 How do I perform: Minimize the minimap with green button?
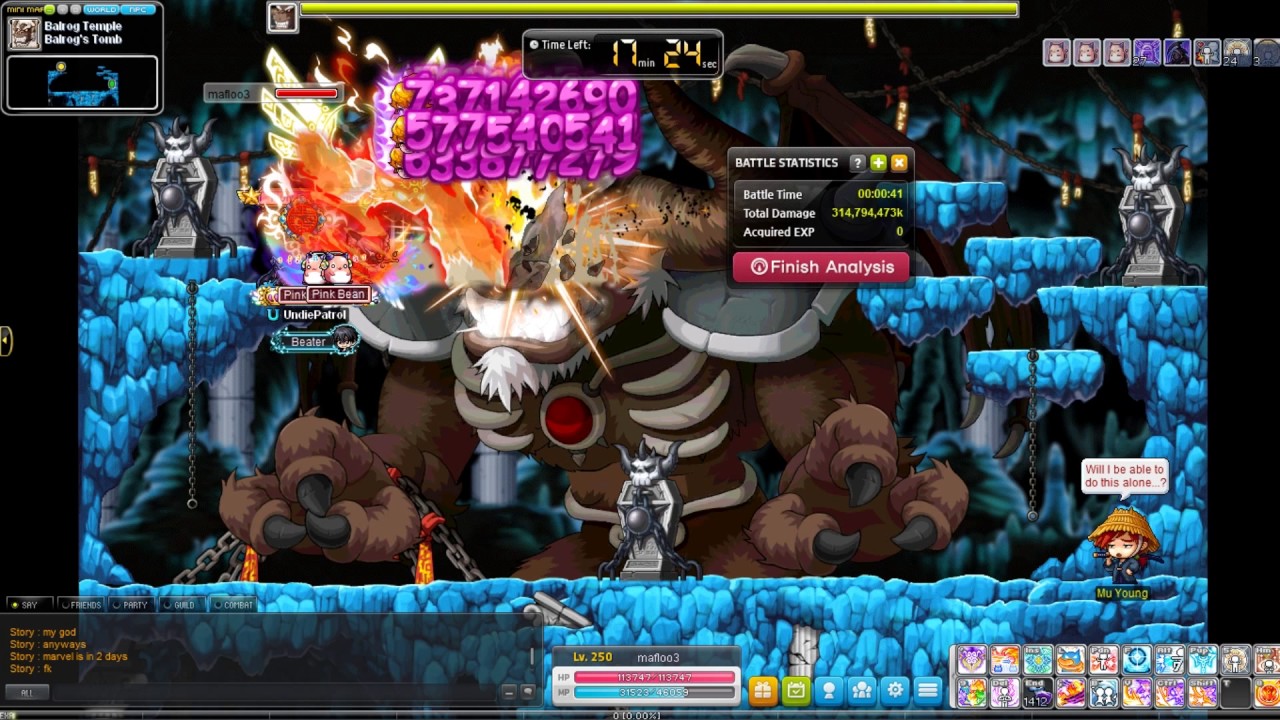point(49,9)
